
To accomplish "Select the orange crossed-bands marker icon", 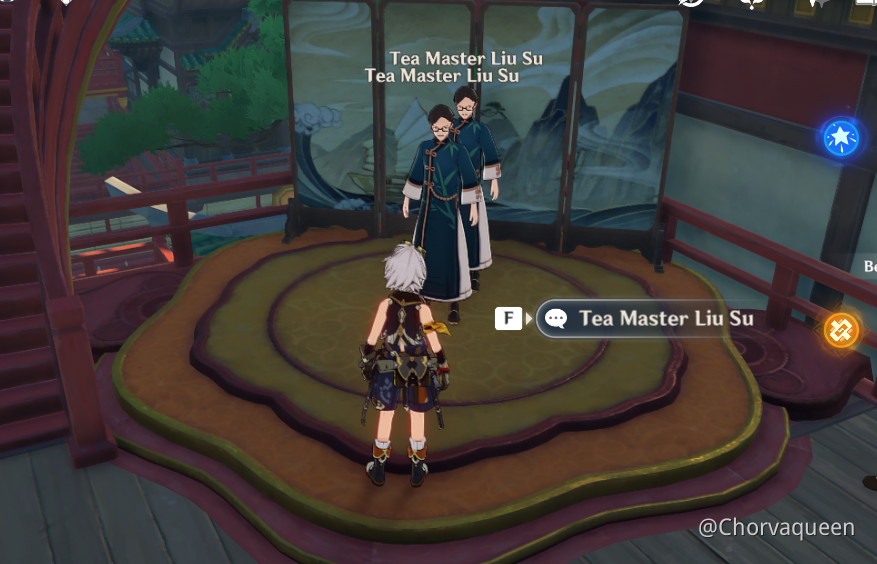I will point(841,329).
